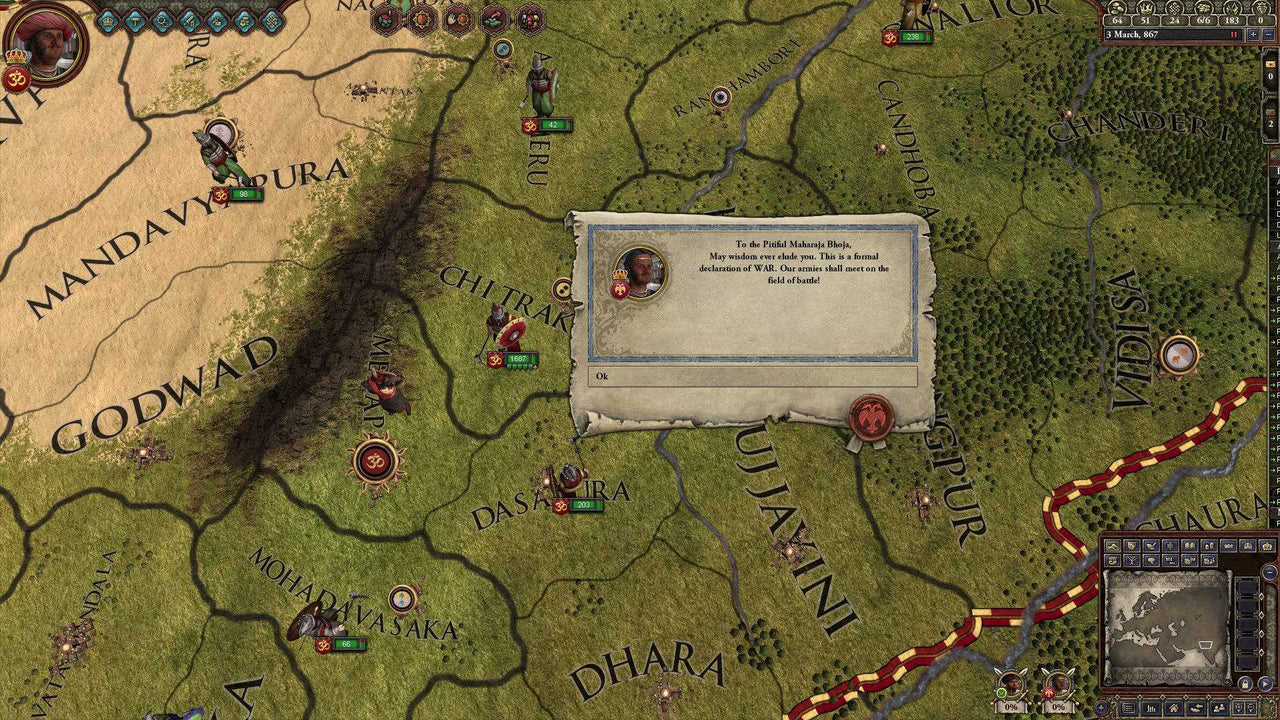Open the Laws screen
Screen dimensions: 1280x720
pyautogui.click(x=136, y=19)
